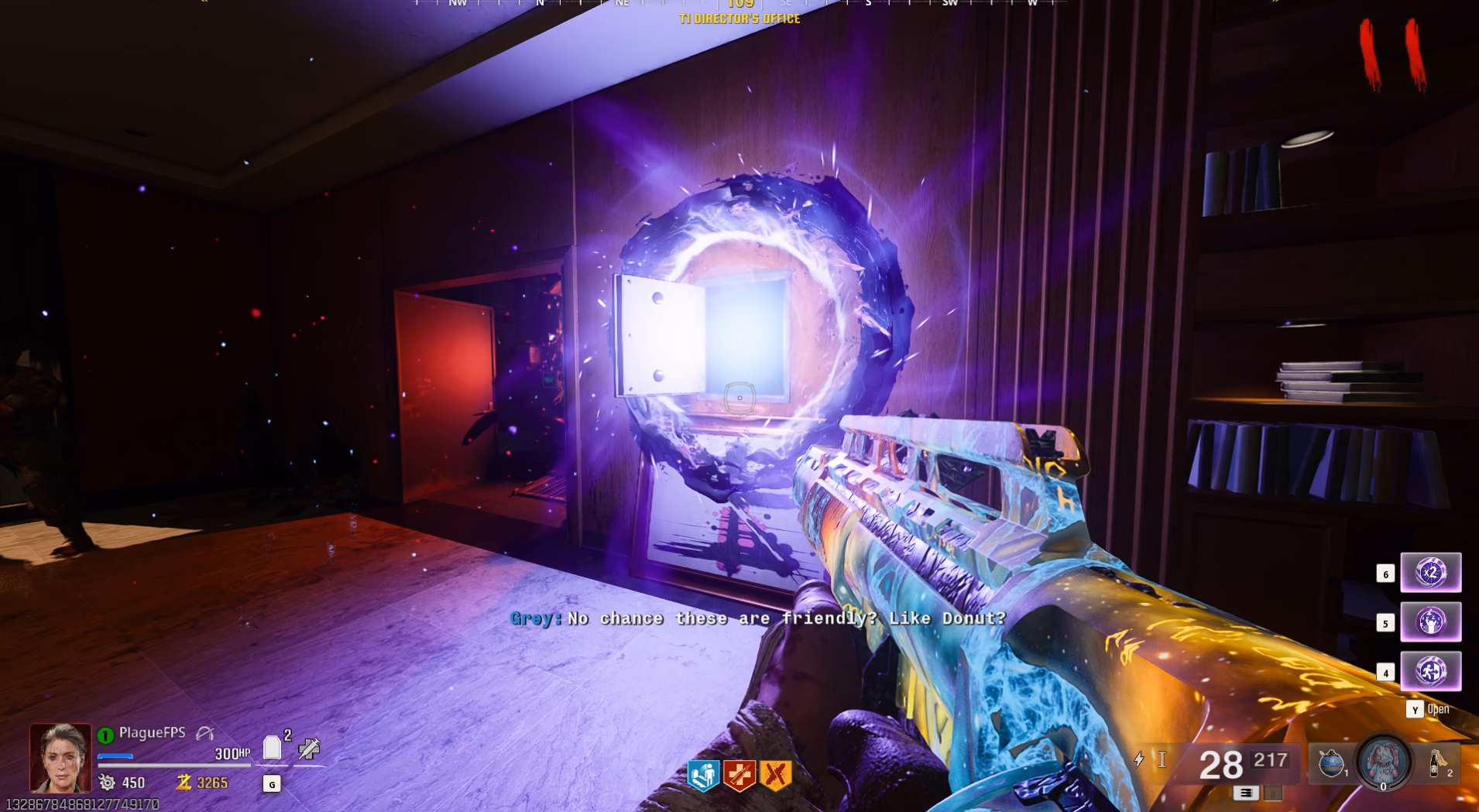1479x812 pixels.
Task: Activate the running-man exit gobblegum
Action: coord(1430,671)
